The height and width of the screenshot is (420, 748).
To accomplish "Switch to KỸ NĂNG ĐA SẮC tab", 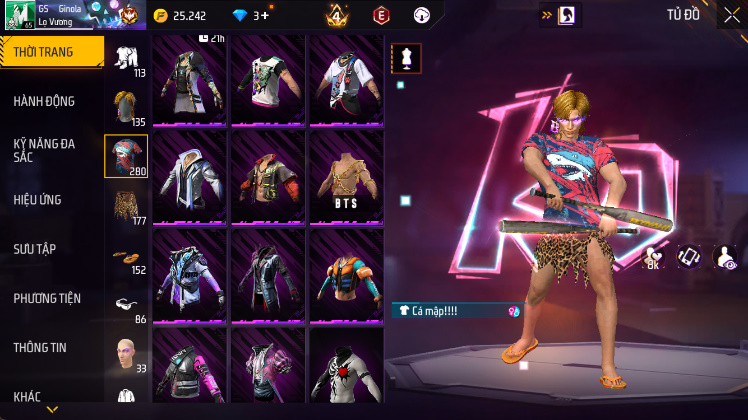I will tap(44, 150).
